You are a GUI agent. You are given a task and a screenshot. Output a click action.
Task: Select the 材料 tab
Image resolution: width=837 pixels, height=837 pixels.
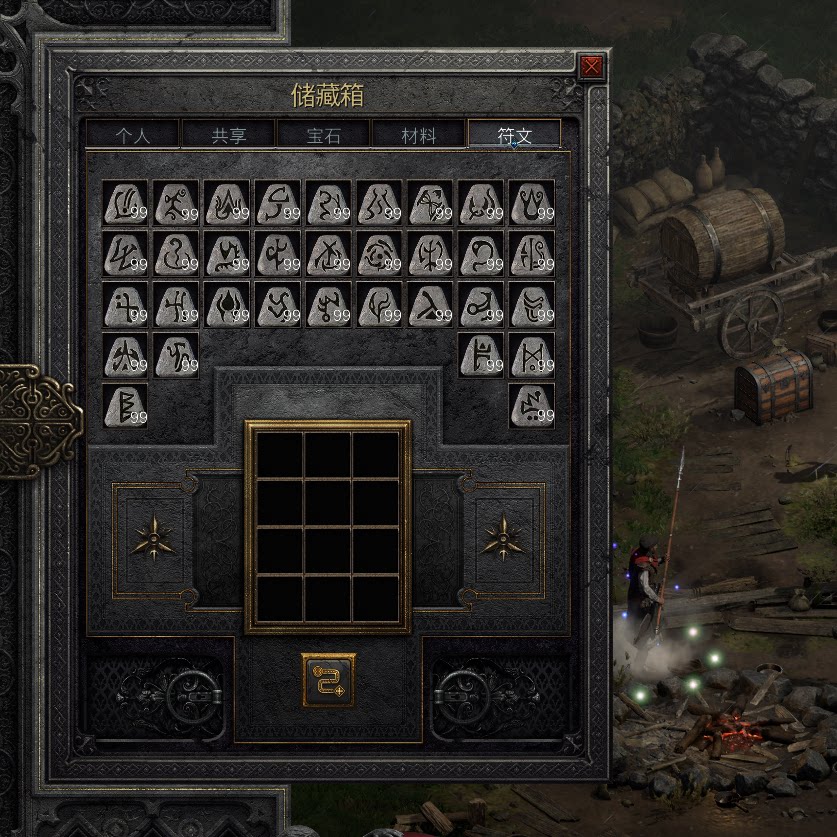(418, 135)
